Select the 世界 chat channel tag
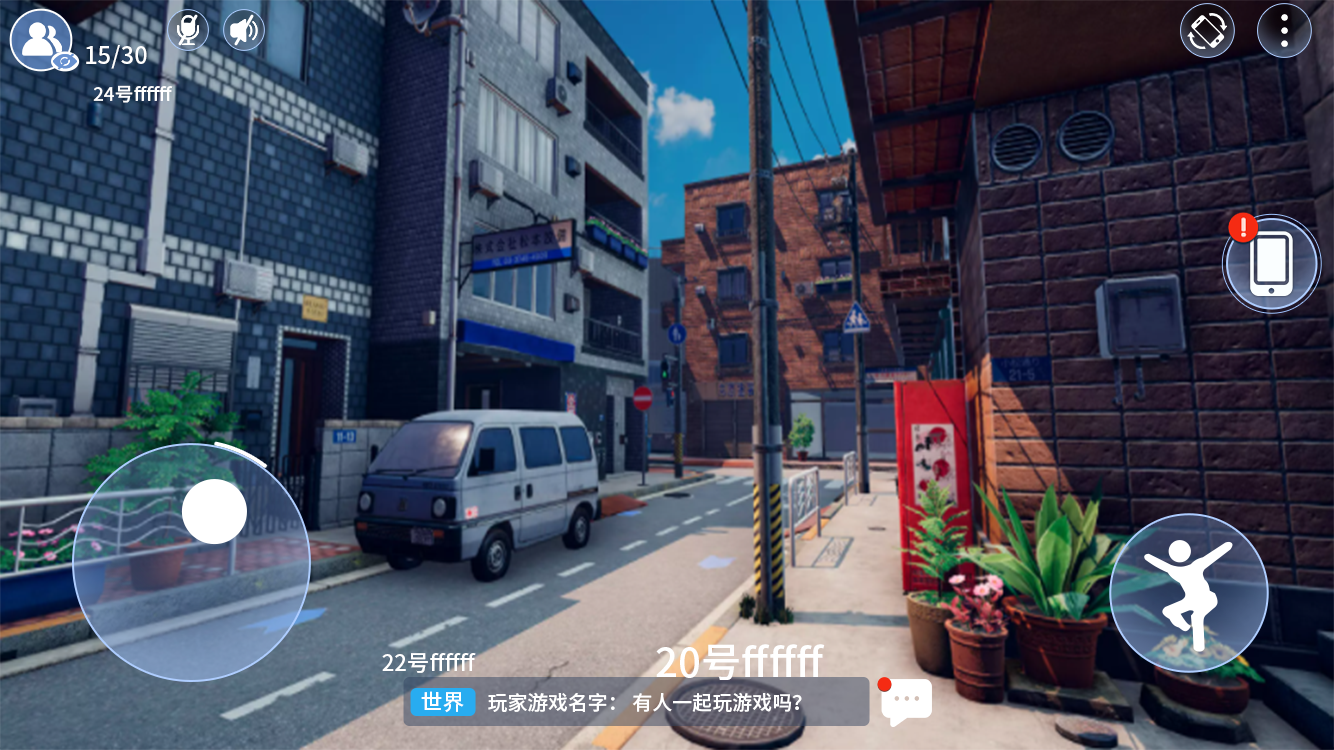This screenshot has width=1334, height=750. (442, 702)
